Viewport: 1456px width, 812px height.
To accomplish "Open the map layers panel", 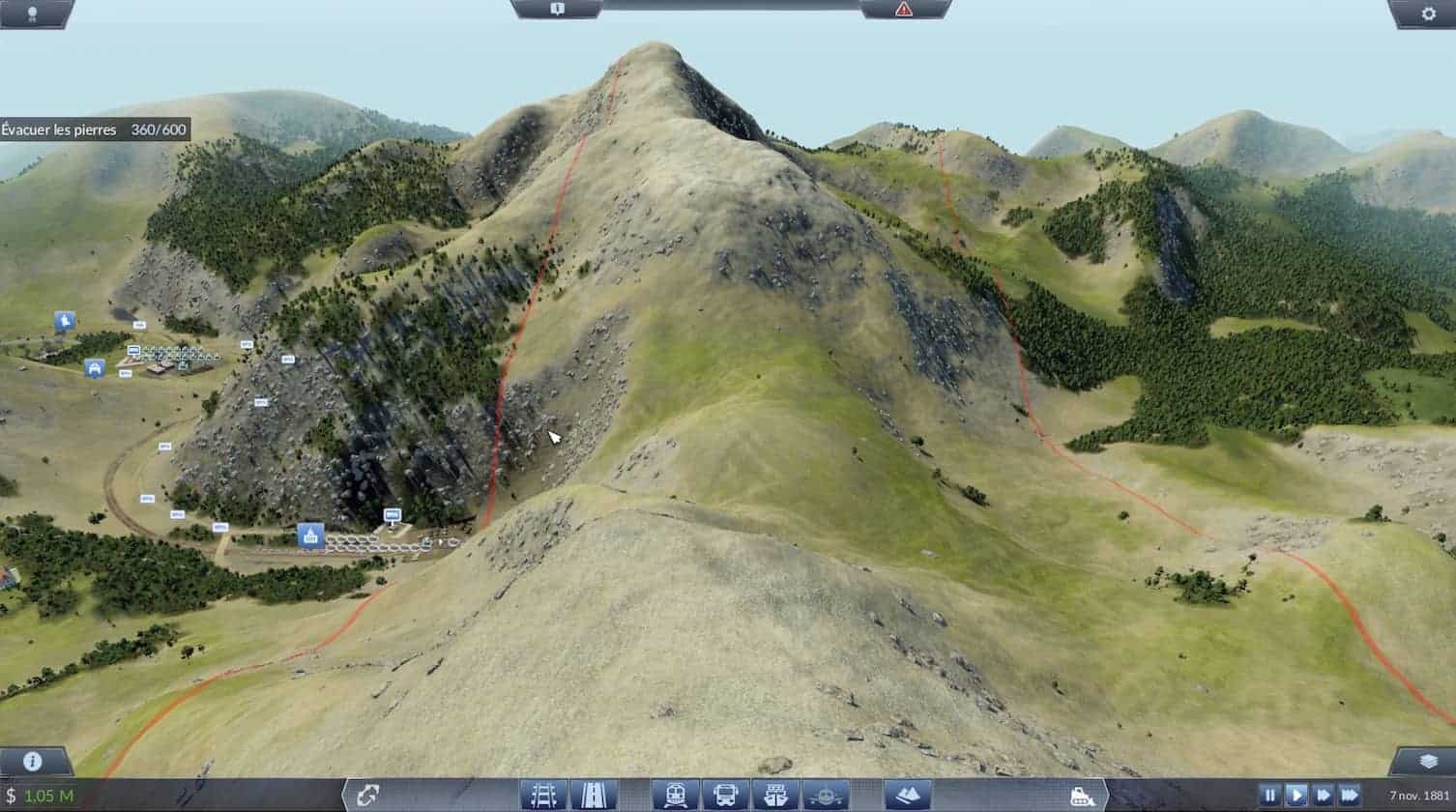I will [x=1423, y=762].
